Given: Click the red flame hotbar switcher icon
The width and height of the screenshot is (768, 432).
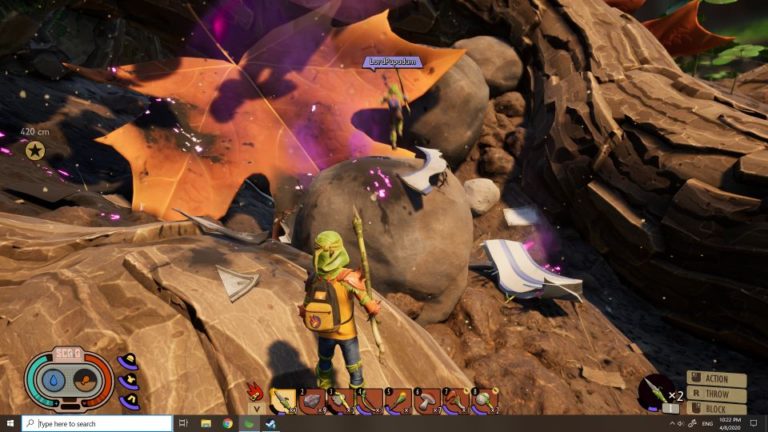Looking at the screenshot, I should pyautogui.click(x=254, y=391).
